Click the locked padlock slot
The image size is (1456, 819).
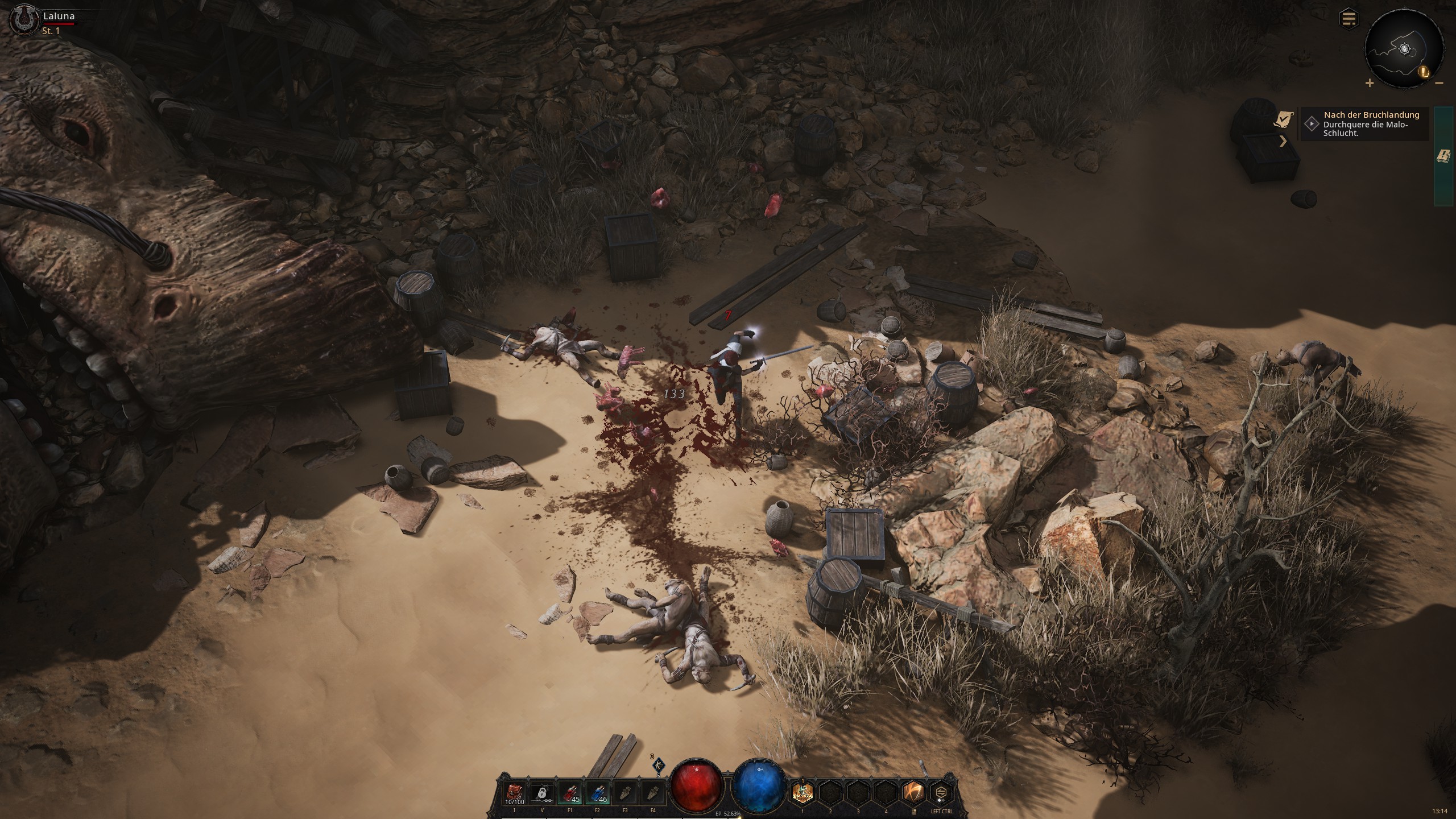point(542,794)
